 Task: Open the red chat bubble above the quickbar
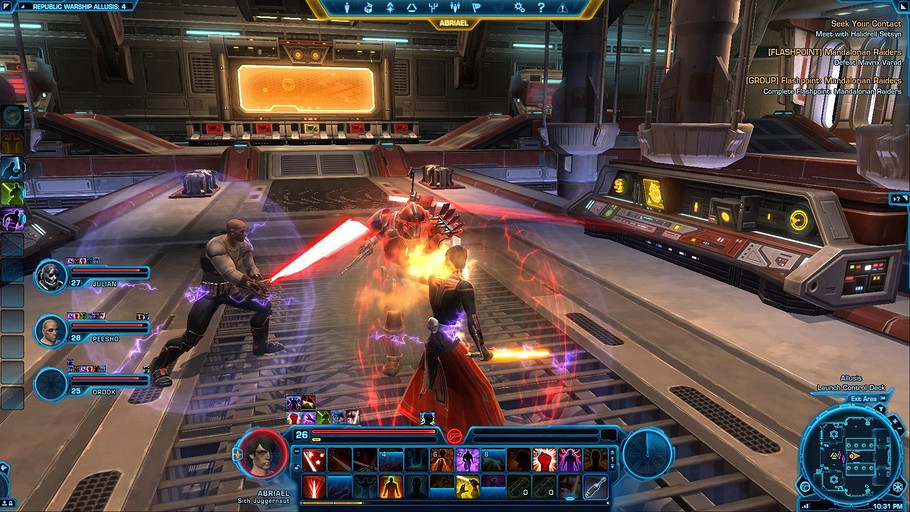coord(453,435)
